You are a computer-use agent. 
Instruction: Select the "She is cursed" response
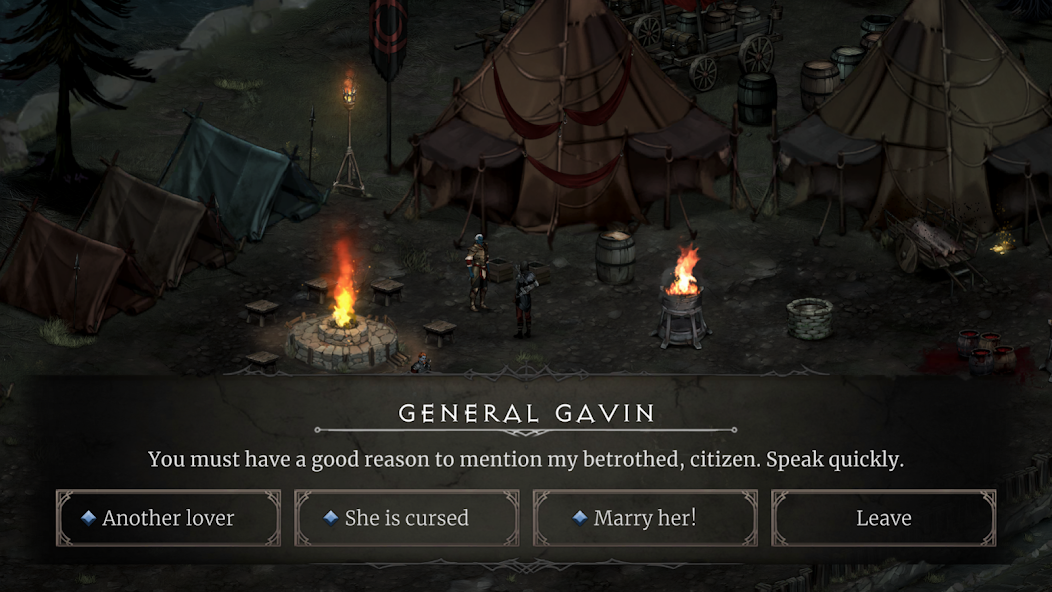pos(406,518)
